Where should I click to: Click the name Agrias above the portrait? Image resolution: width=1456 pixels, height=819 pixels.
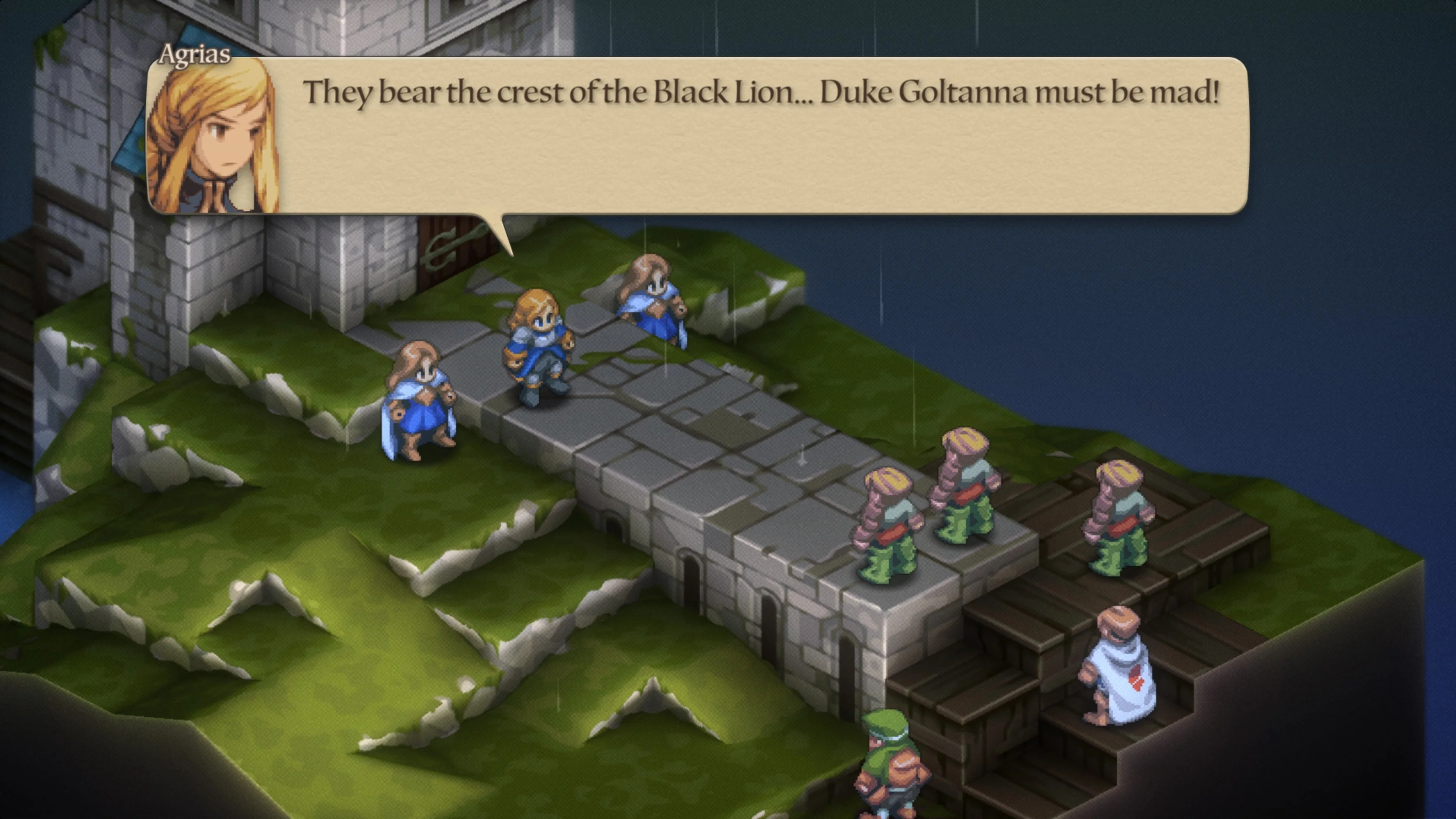click(195, 55)
